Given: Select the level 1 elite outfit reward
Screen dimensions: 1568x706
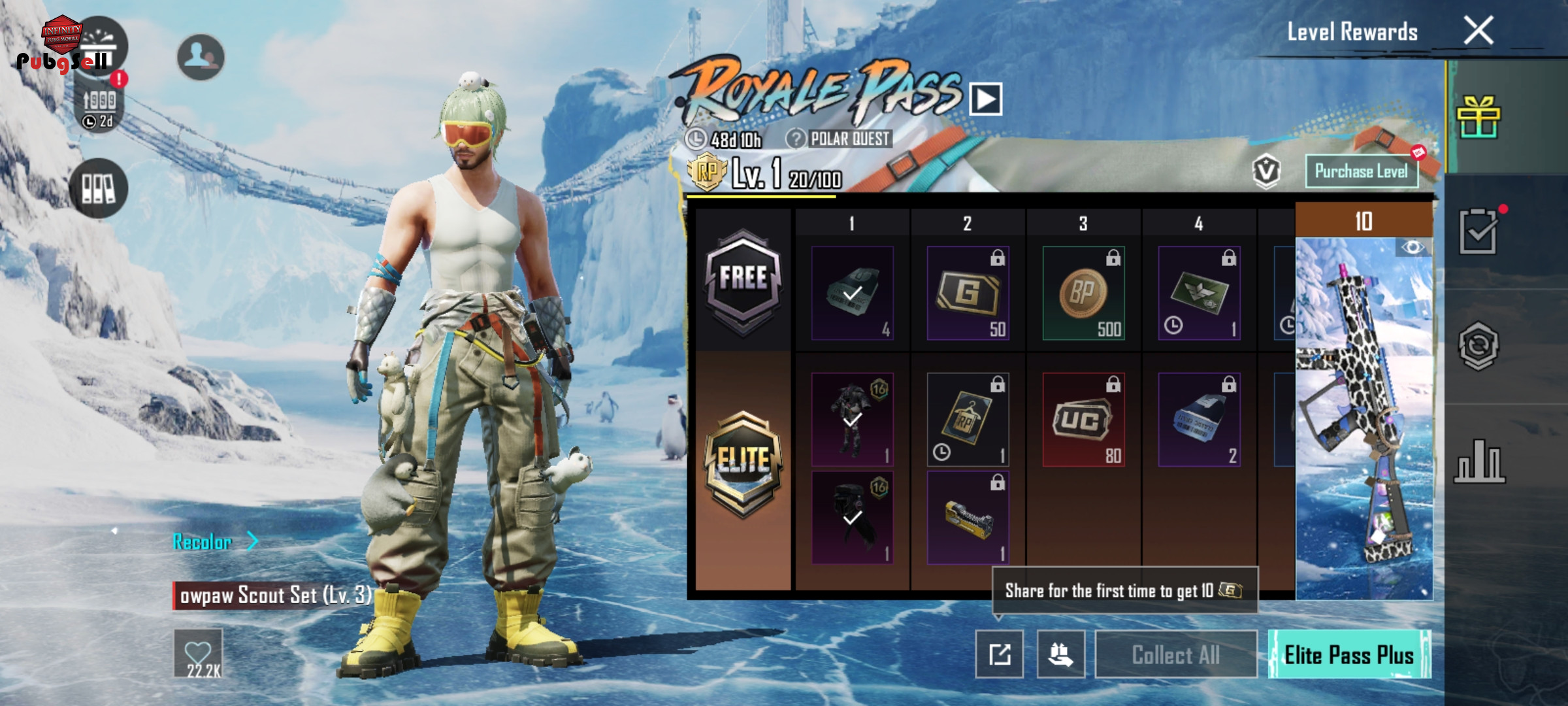Looking at the screenshot, I should [852, 420].
